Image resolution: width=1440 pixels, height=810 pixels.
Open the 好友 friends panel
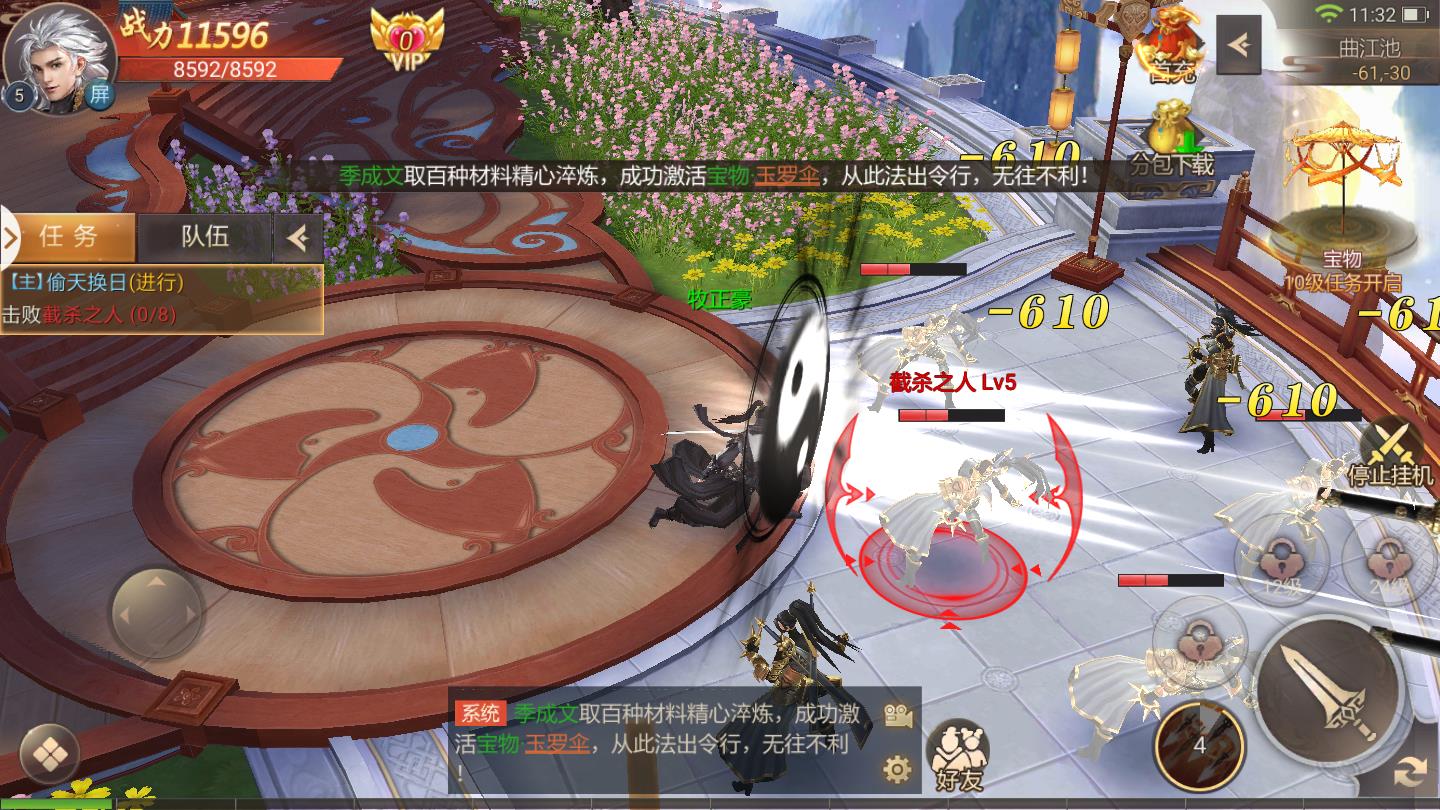958,752
